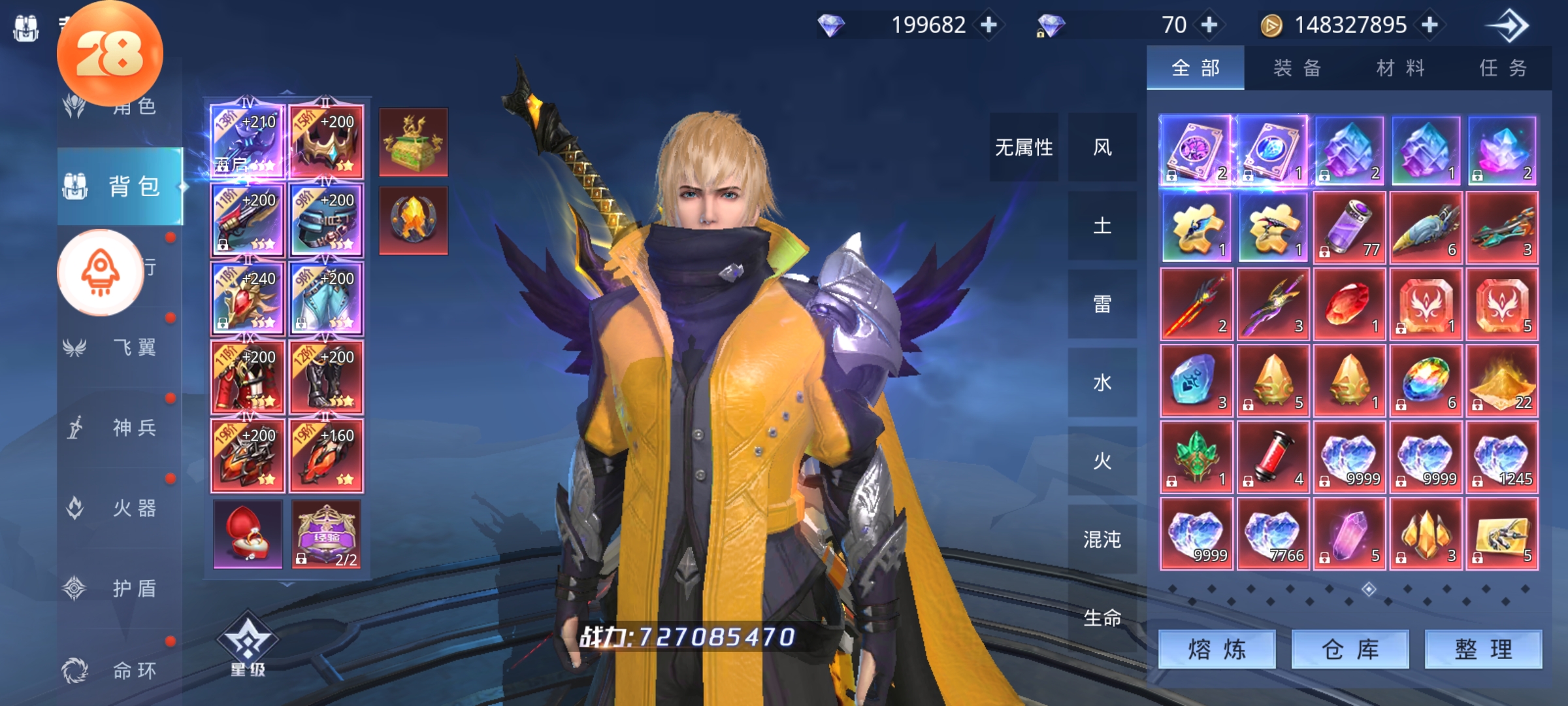1568x706 pixels.
Task: Choose the 无属性 no-attribute filter
Action: coord(1023,147)
